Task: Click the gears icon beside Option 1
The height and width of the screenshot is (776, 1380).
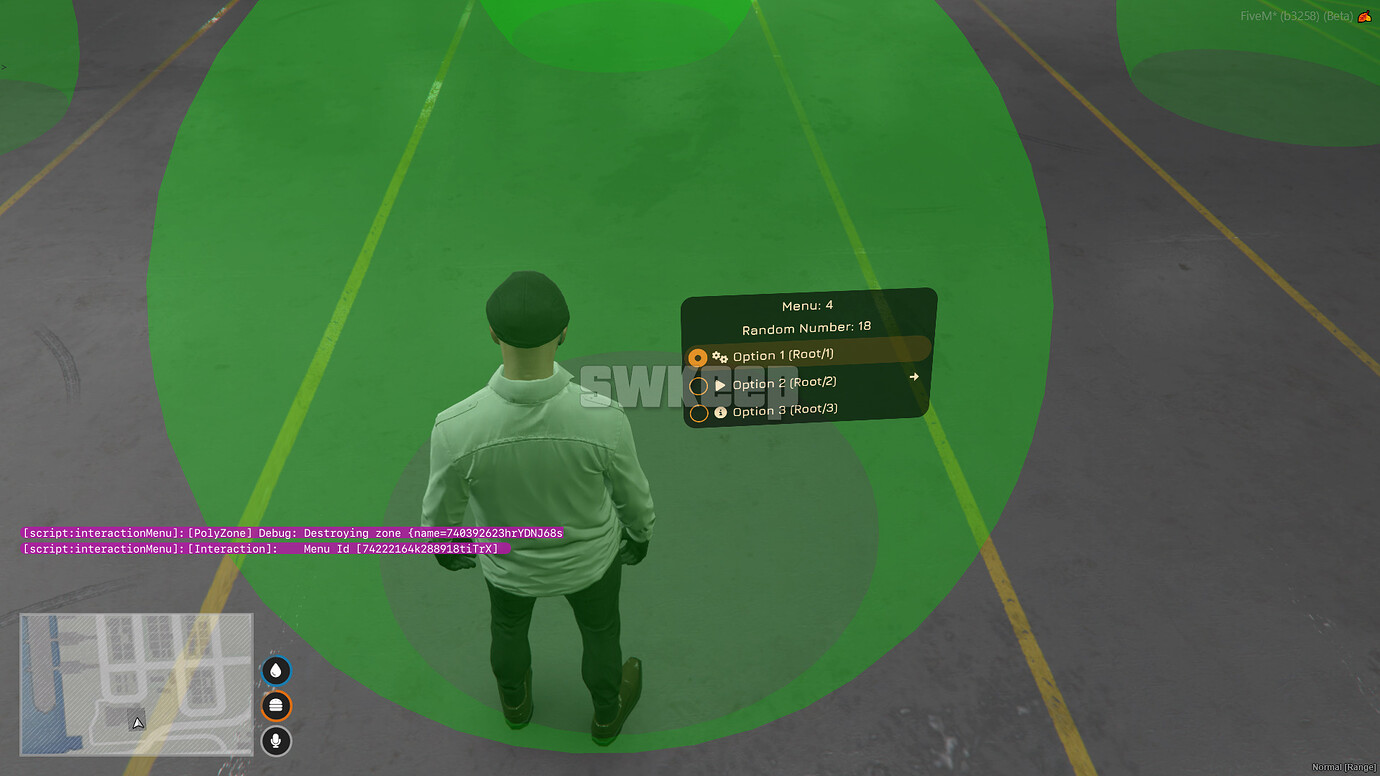Action: (722, 355)
